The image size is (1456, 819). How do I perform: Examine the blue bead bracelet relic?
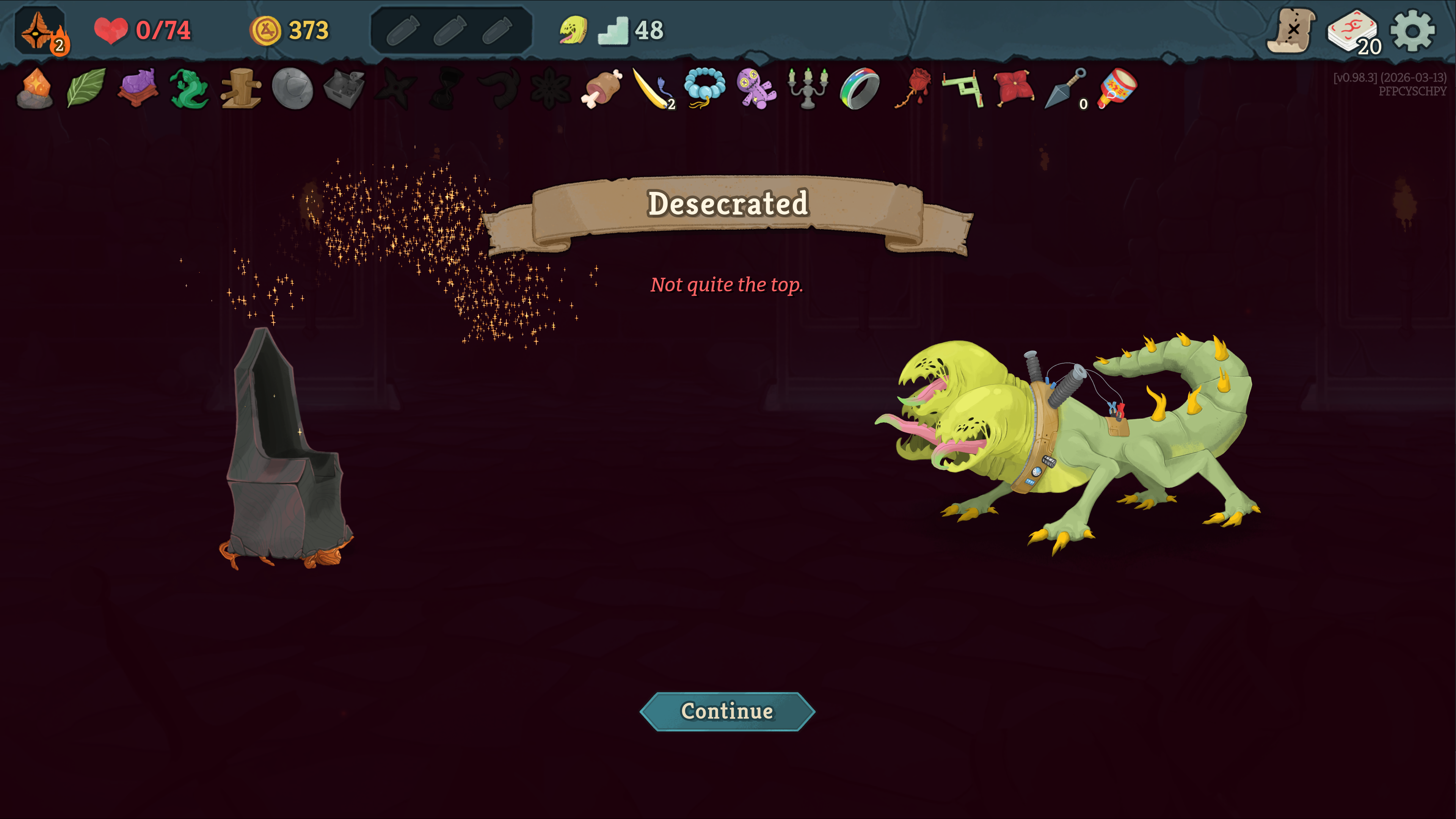705,88
